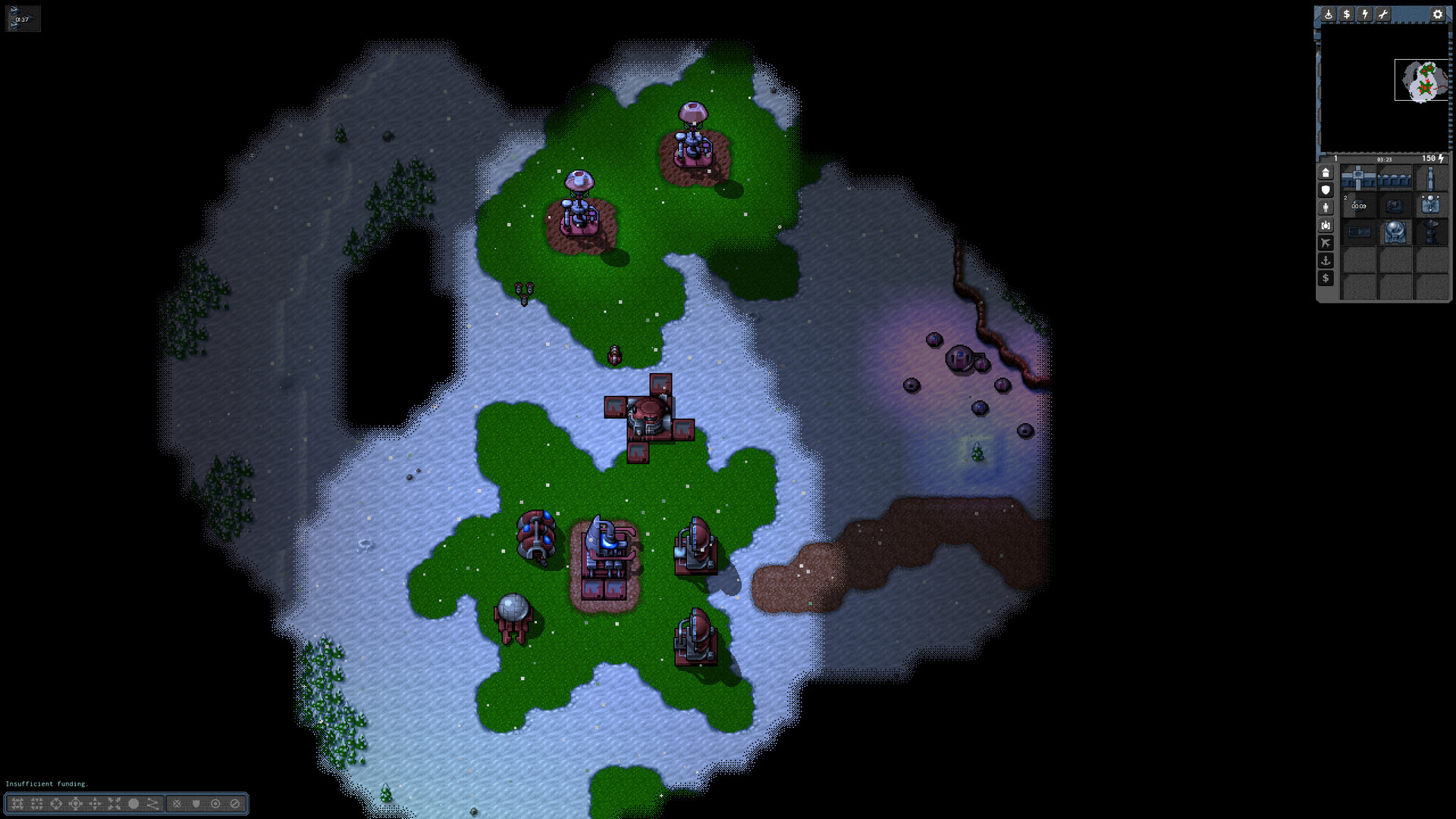The width and height of the screenshot is (1456, 819).
Task: Toggle the lightning bolt power button
Action: tap(1365, 14)
